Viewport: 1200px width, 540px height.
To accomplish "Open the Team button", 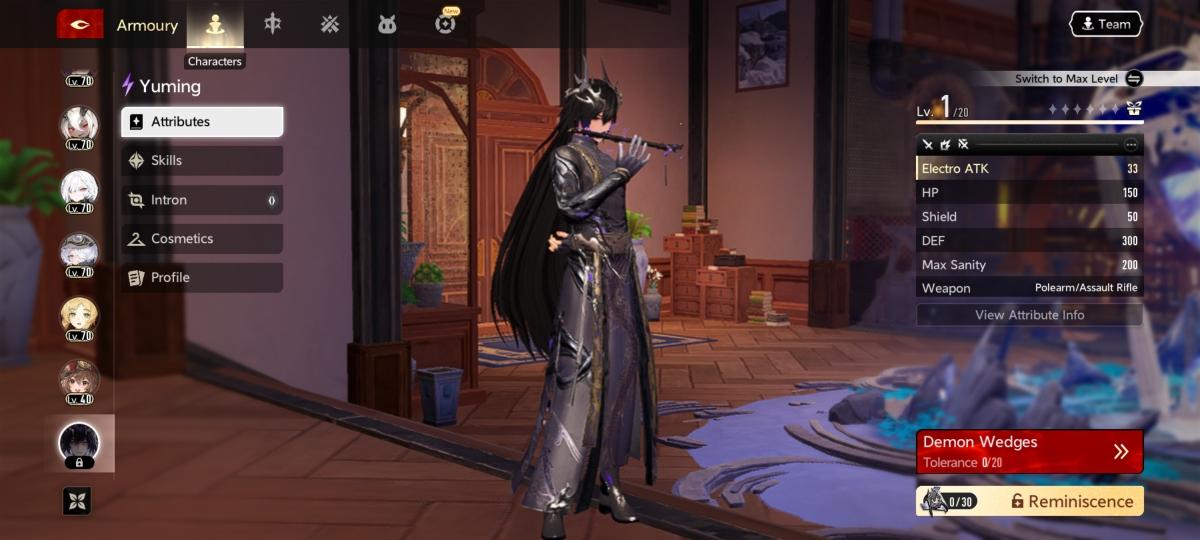I will 1105,24.
